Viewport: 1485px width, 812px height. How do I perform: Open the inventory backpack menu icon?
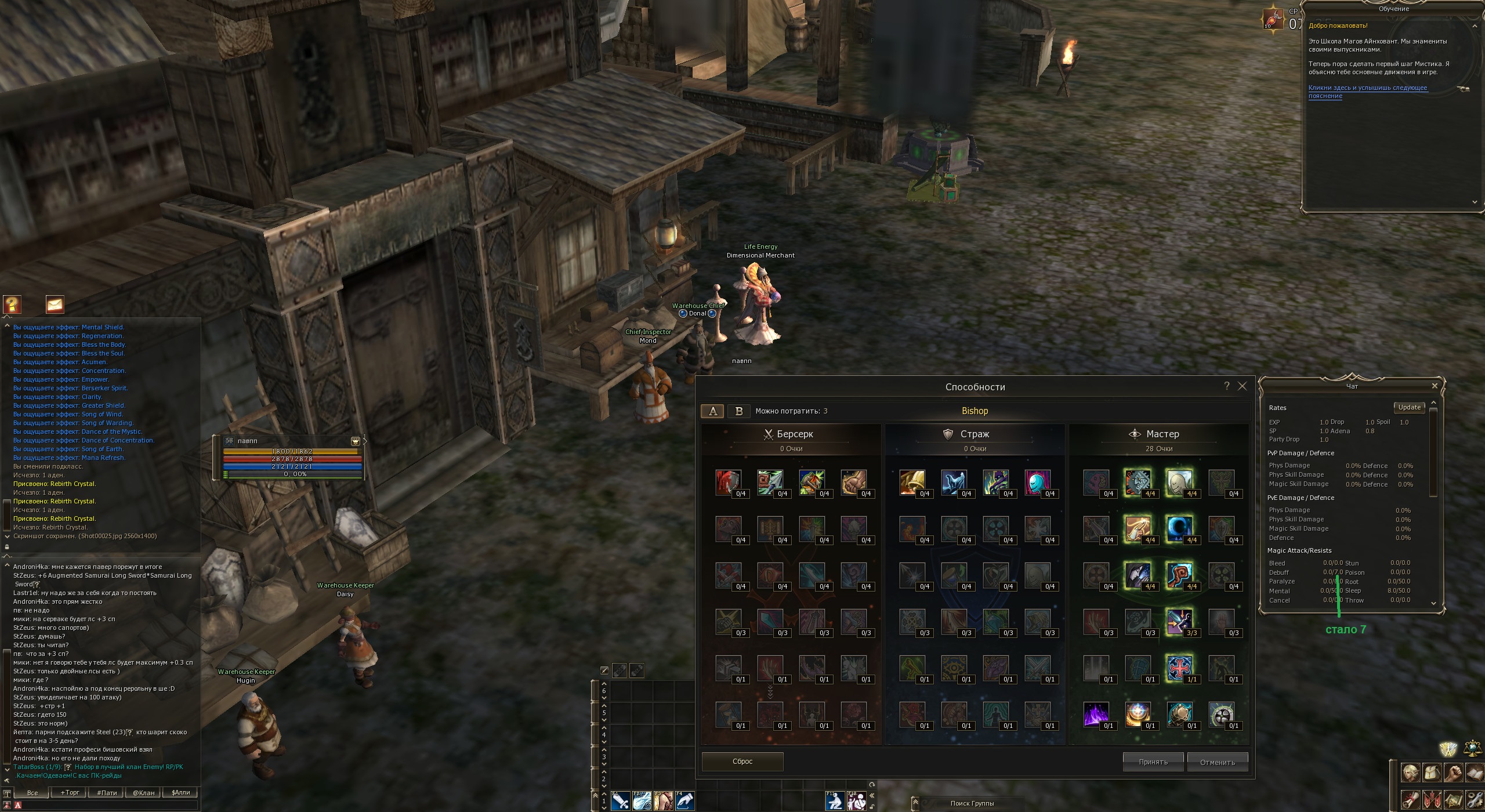tap(1432, 773)
